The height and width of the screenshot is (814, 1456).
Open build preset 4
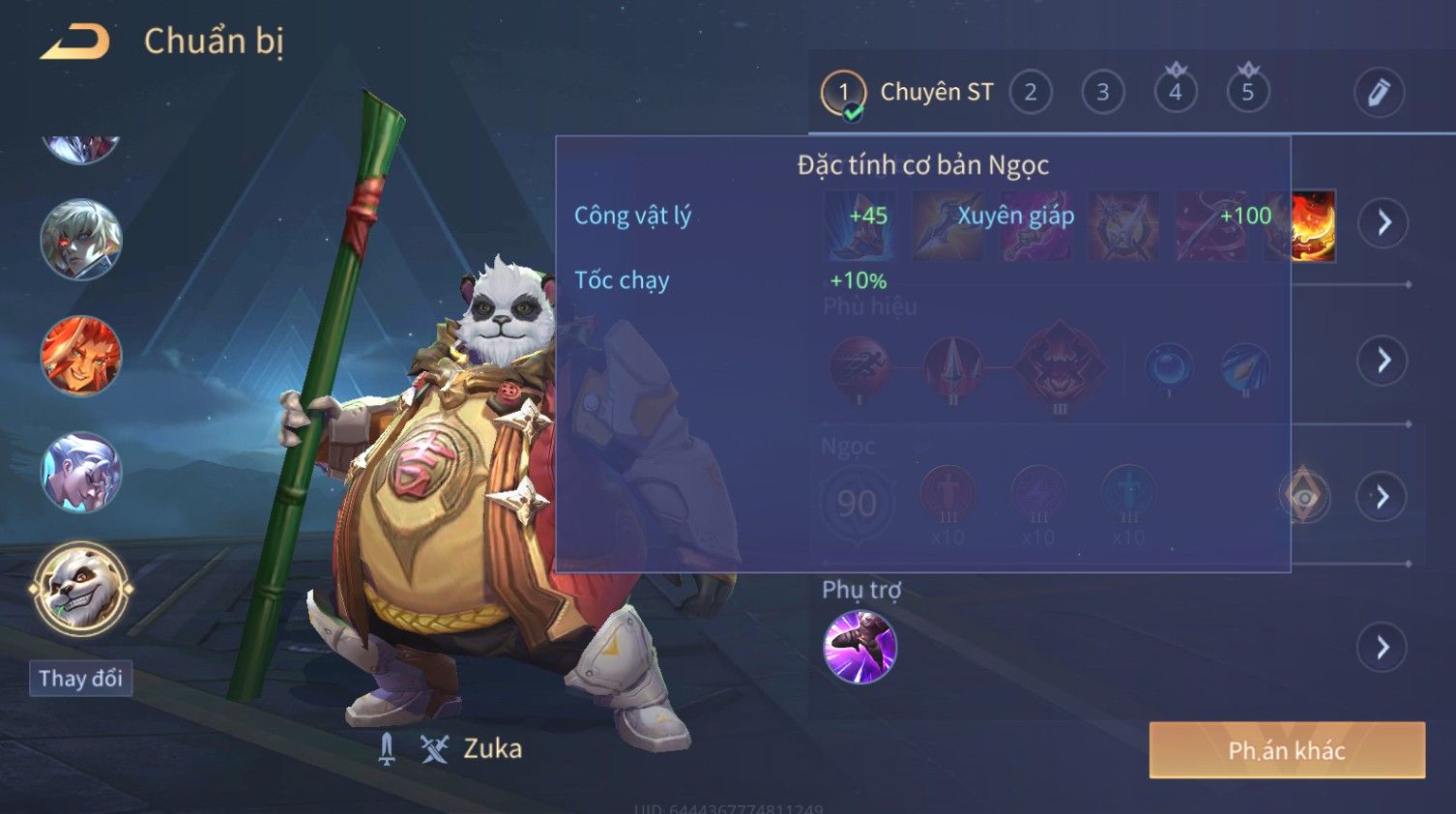point(1176,93)
